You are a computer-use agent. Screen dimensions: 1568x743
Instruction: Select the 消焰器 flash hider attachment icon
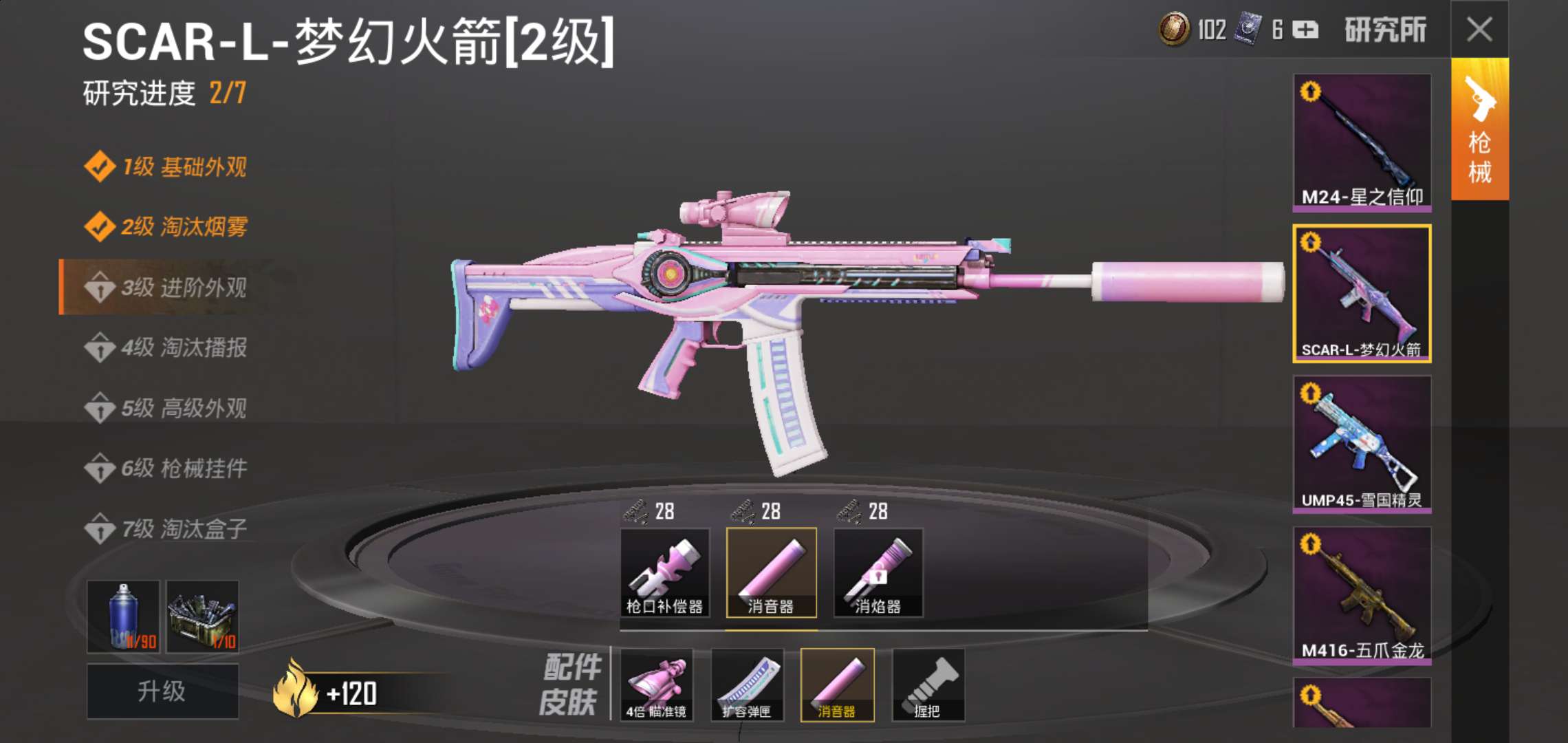pyautogui.click(x=878, y=574)
